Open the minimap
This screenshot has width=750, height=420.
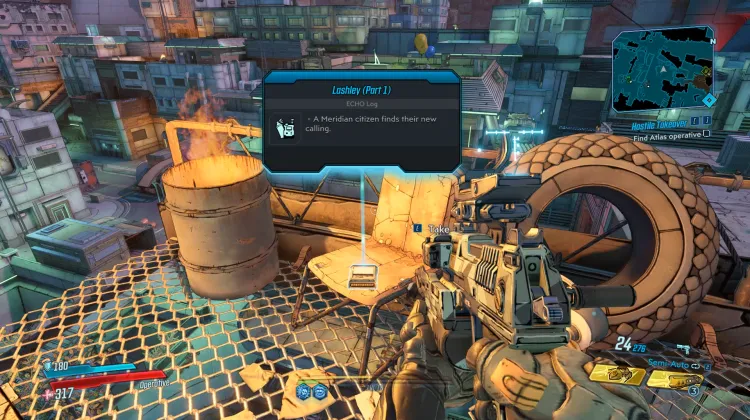coord(662,70)
